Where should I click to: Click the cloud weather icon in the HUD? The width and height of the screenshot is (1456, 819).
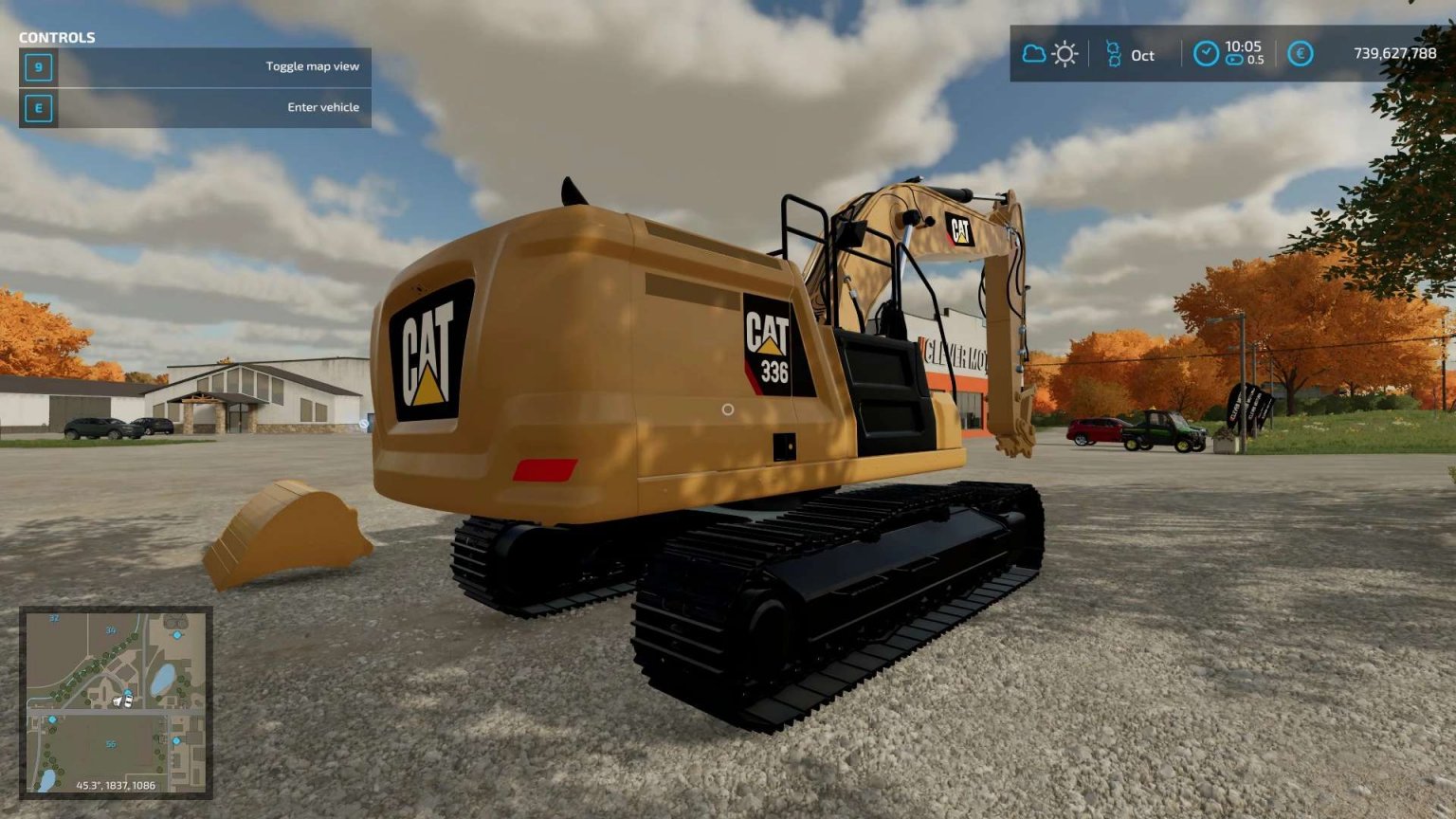coord(1032,55)
